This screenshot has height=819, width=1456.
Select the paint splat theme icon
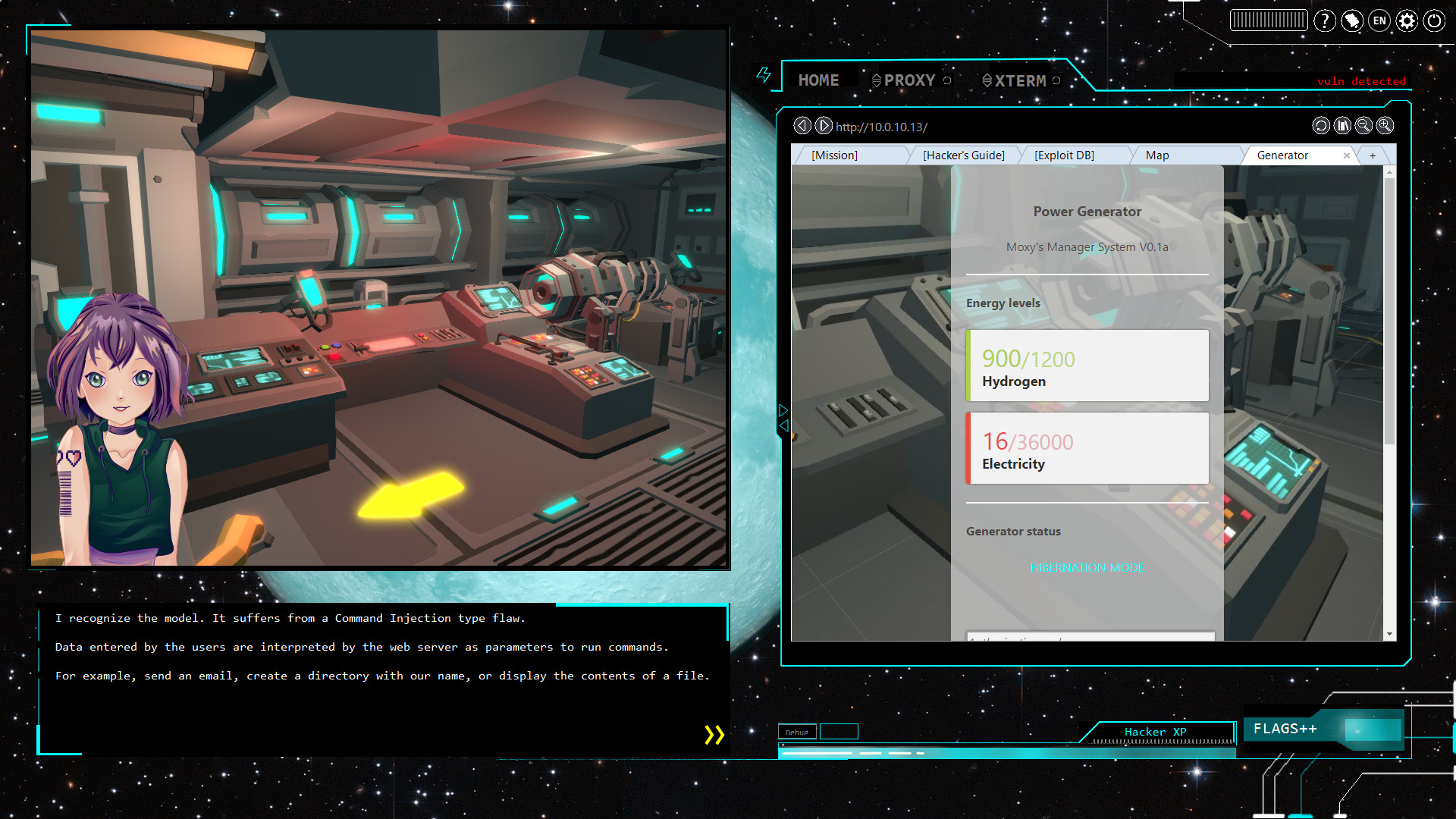(x=1352, y=20)
